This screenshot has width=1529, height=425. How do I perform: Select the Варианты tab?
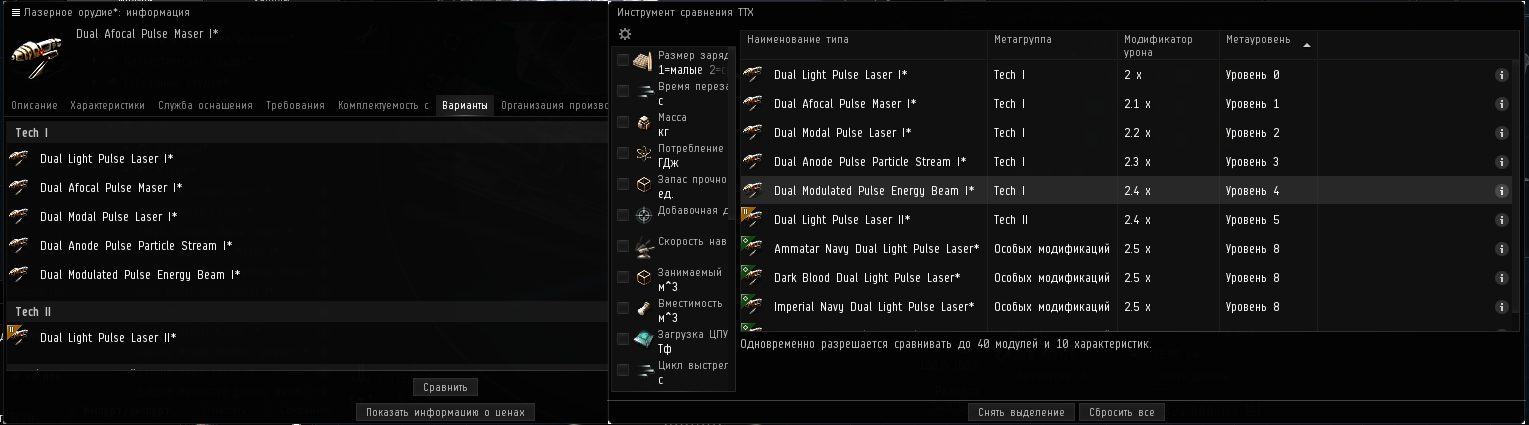(x=465, y=105)
